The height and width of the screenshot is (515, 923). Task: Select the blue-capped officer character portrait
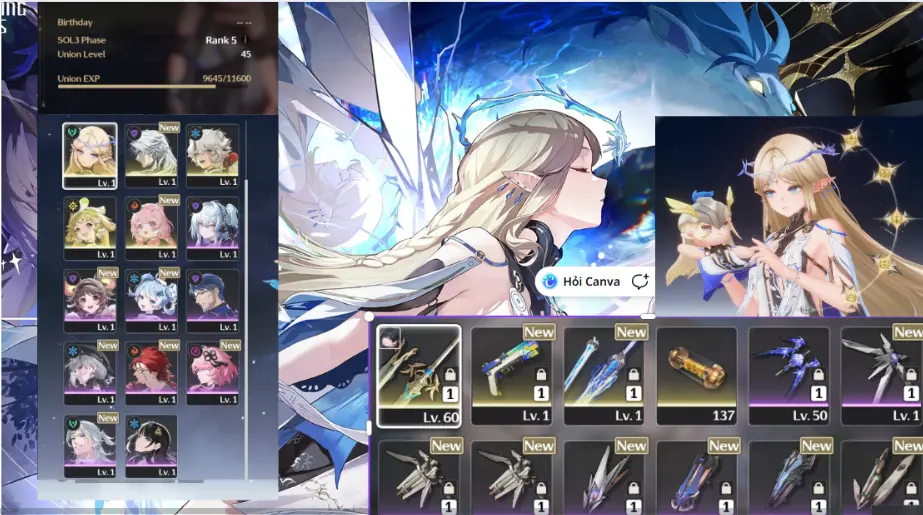coord(212,300)
